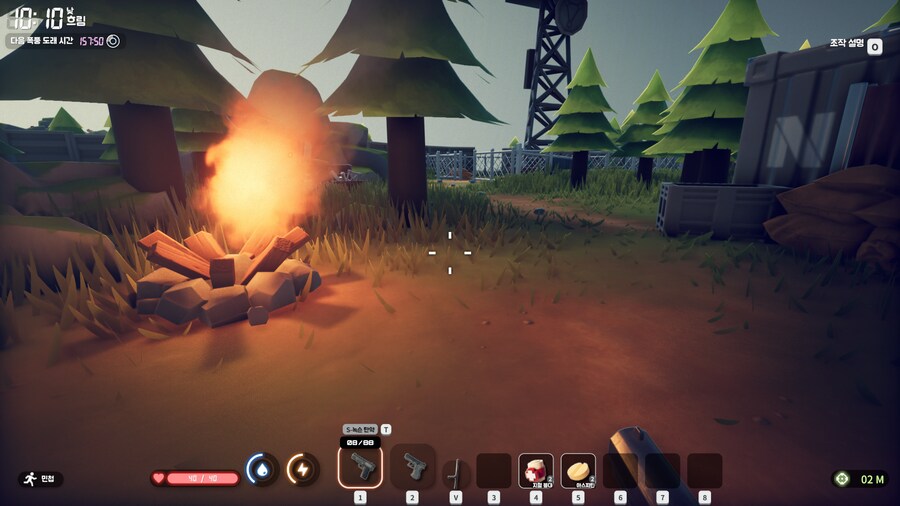900x506 pixels.
Task: Select the first pistol in slot 1
Action: [360, 467]
